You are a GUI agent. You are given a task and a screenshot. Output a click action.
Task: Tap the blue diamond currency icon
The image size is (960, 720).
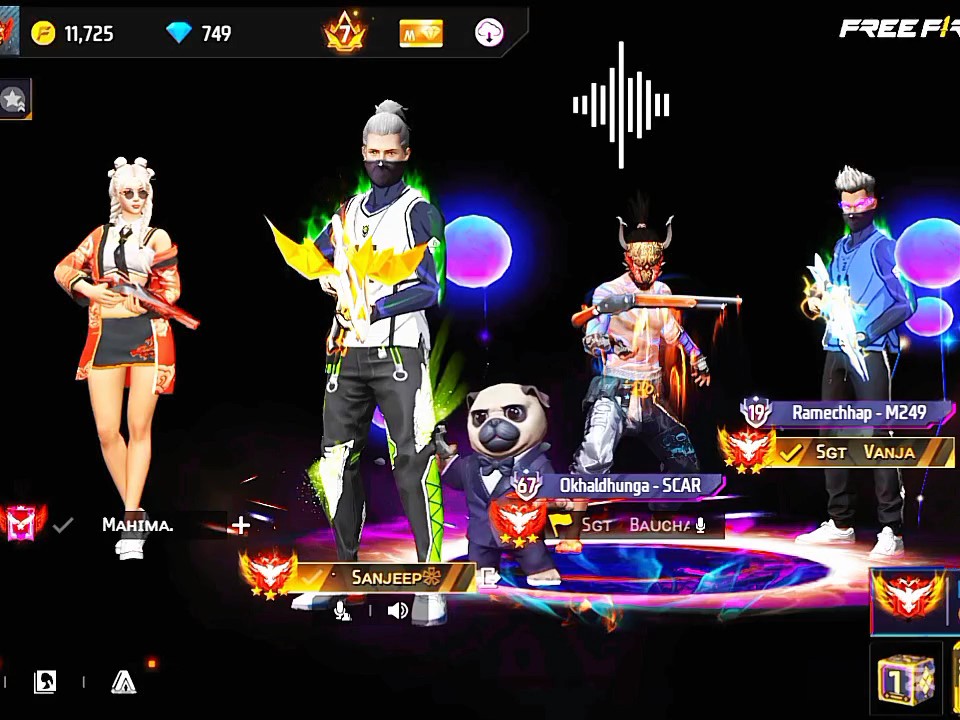[179, 33]
